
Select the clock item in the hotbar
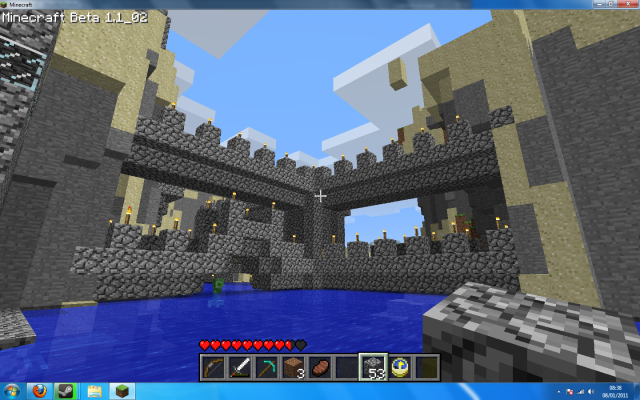tap(400, 367)
